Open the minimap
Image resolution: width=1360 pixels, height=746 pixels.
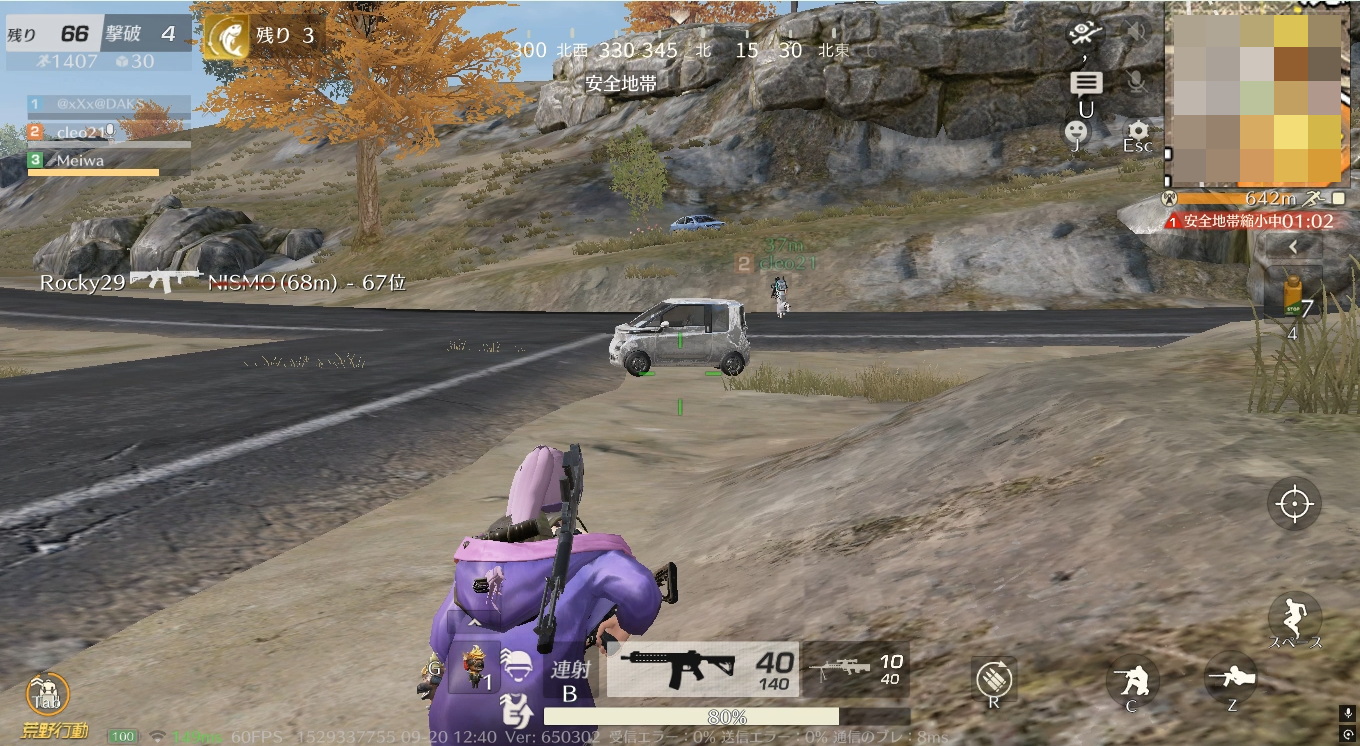1256,96
